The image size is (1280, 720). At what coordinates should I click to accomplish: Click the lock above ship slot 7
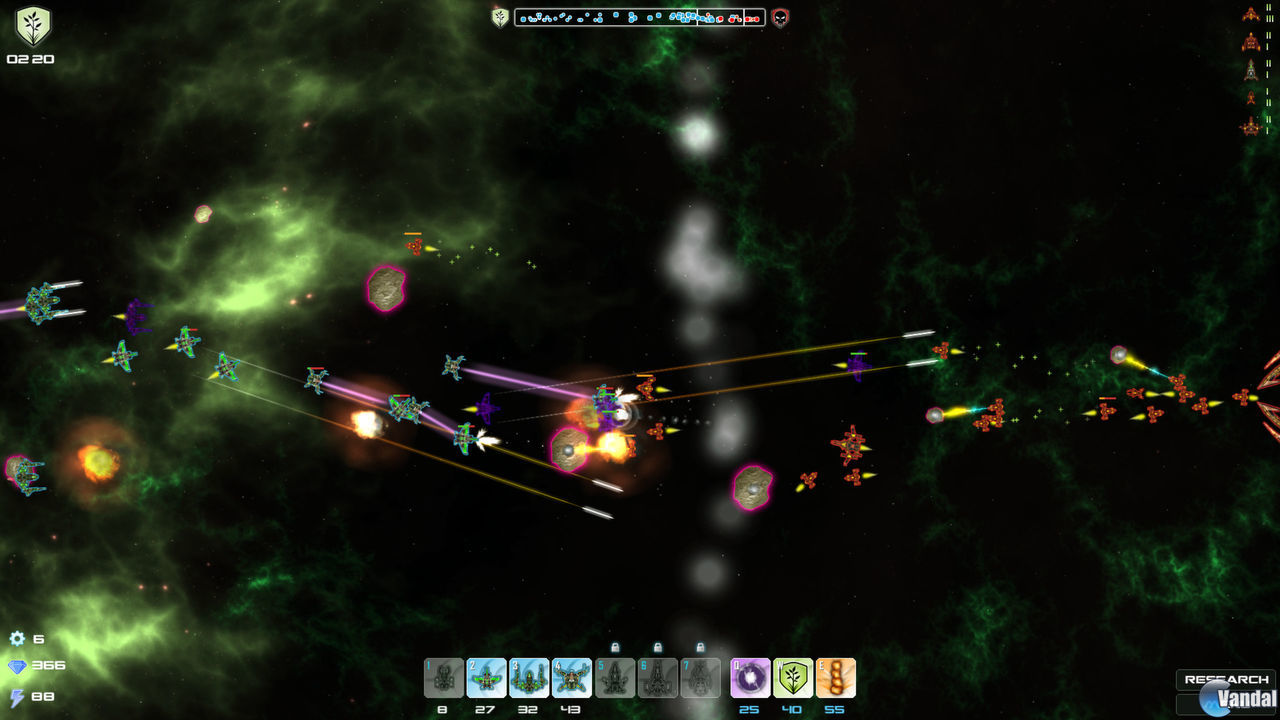[702, 647]
